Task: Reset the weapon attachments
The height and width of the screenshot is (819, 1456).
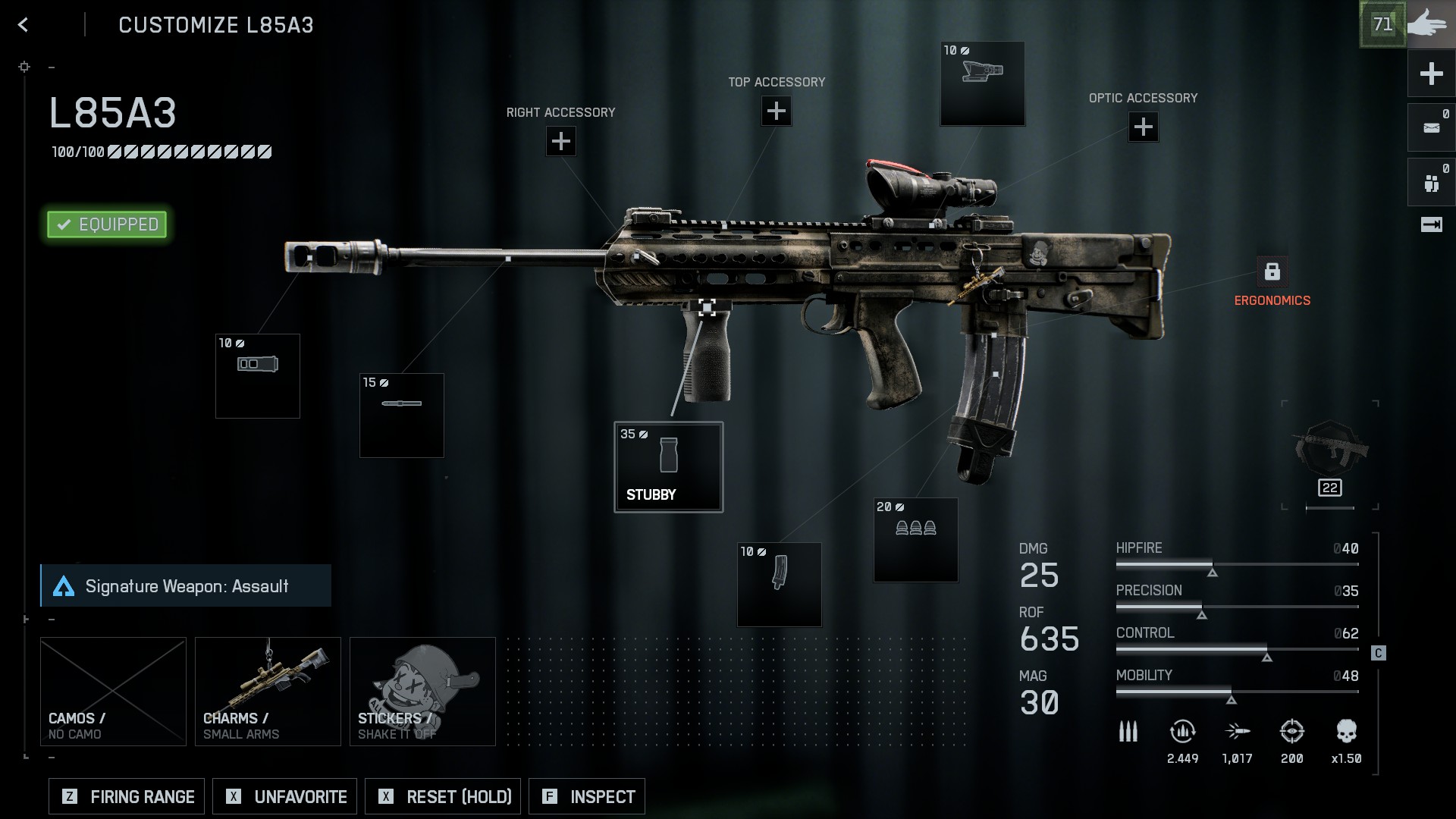Action: click(x=443, y=797)
